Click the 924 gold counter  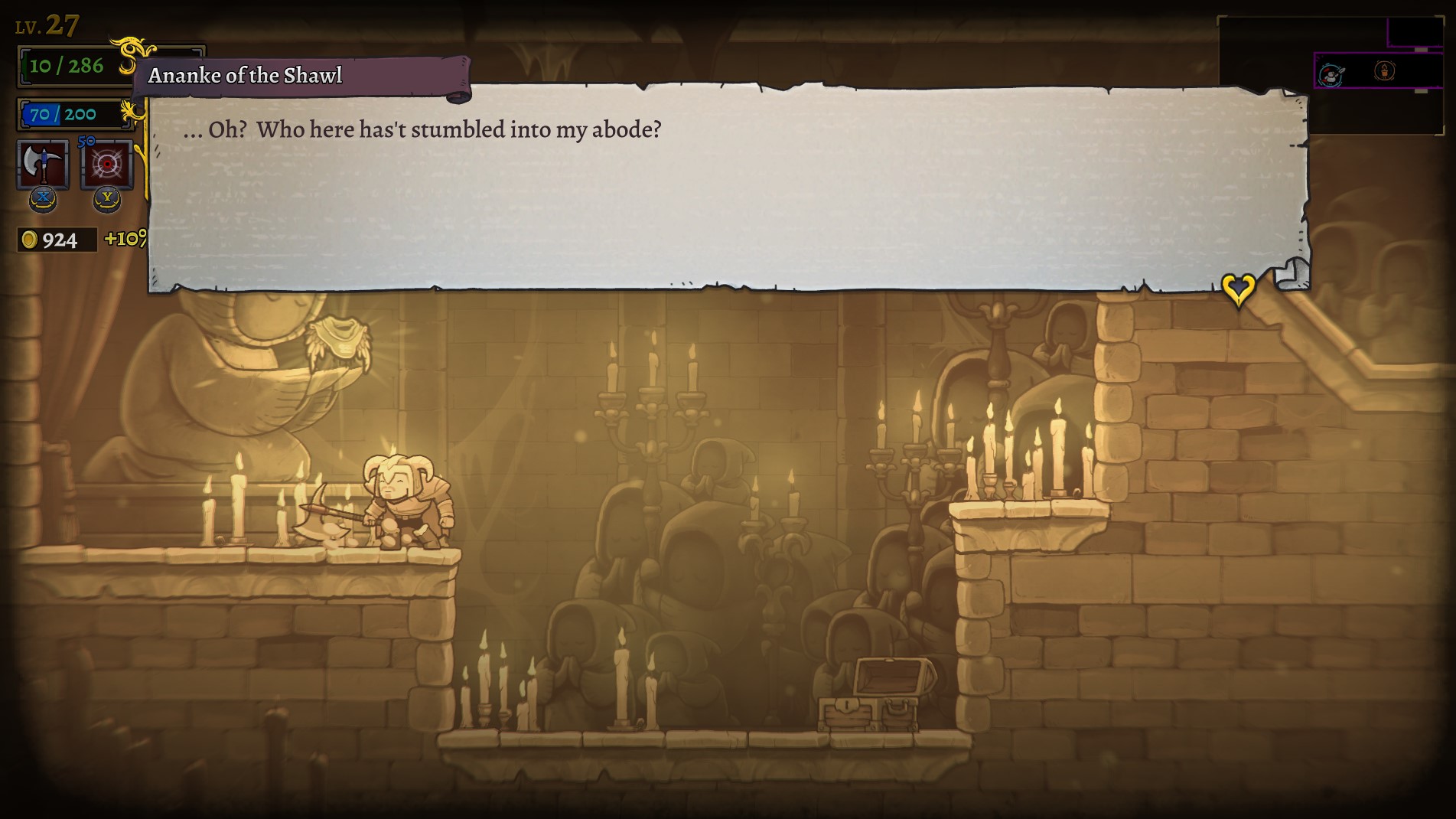57,240
